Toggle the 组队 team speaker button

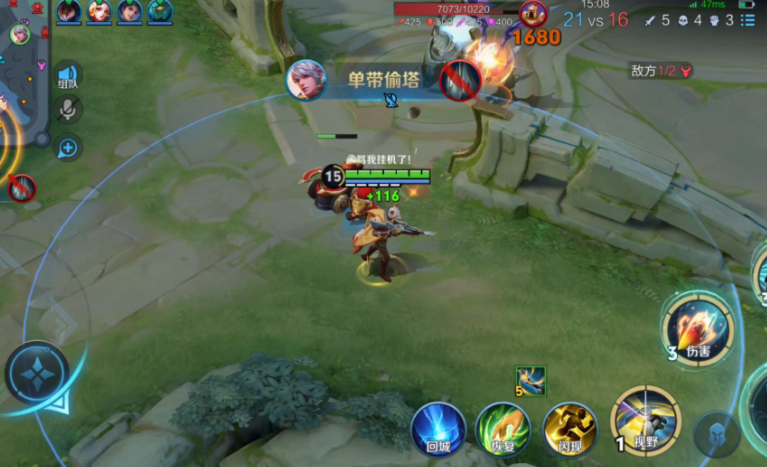(68, 77)
